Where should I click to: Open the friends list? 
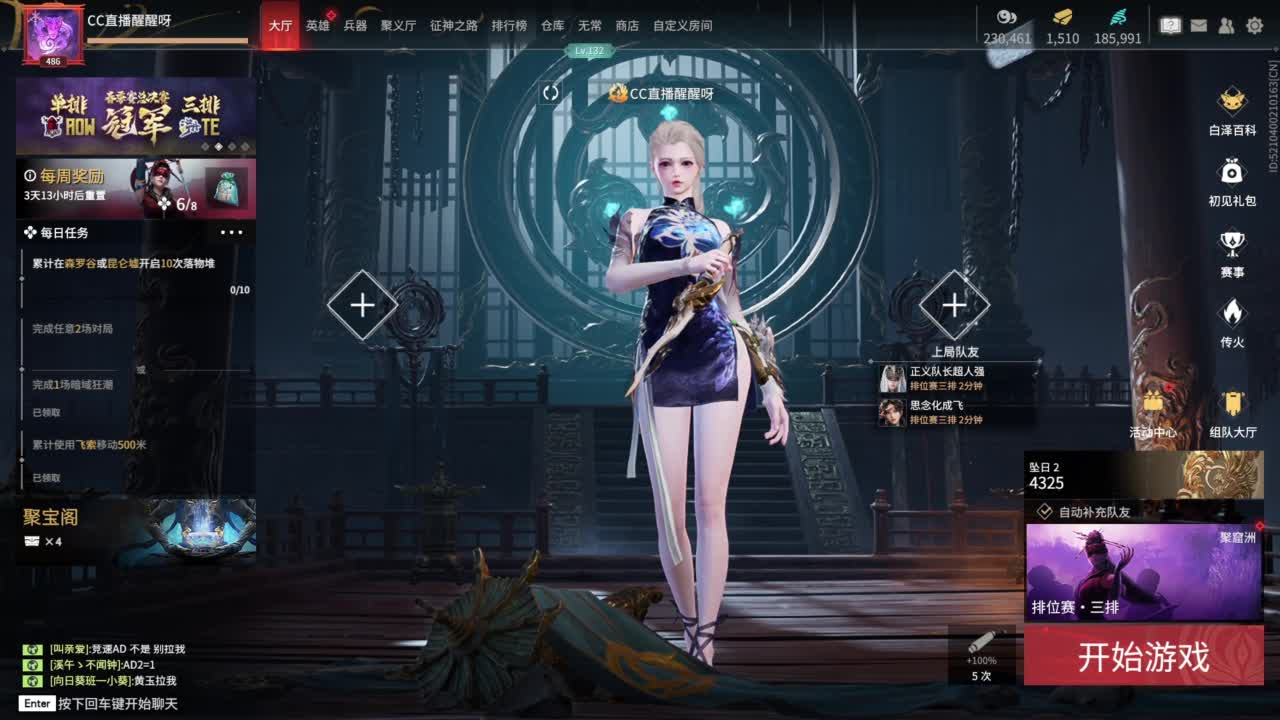(1226, 25)
